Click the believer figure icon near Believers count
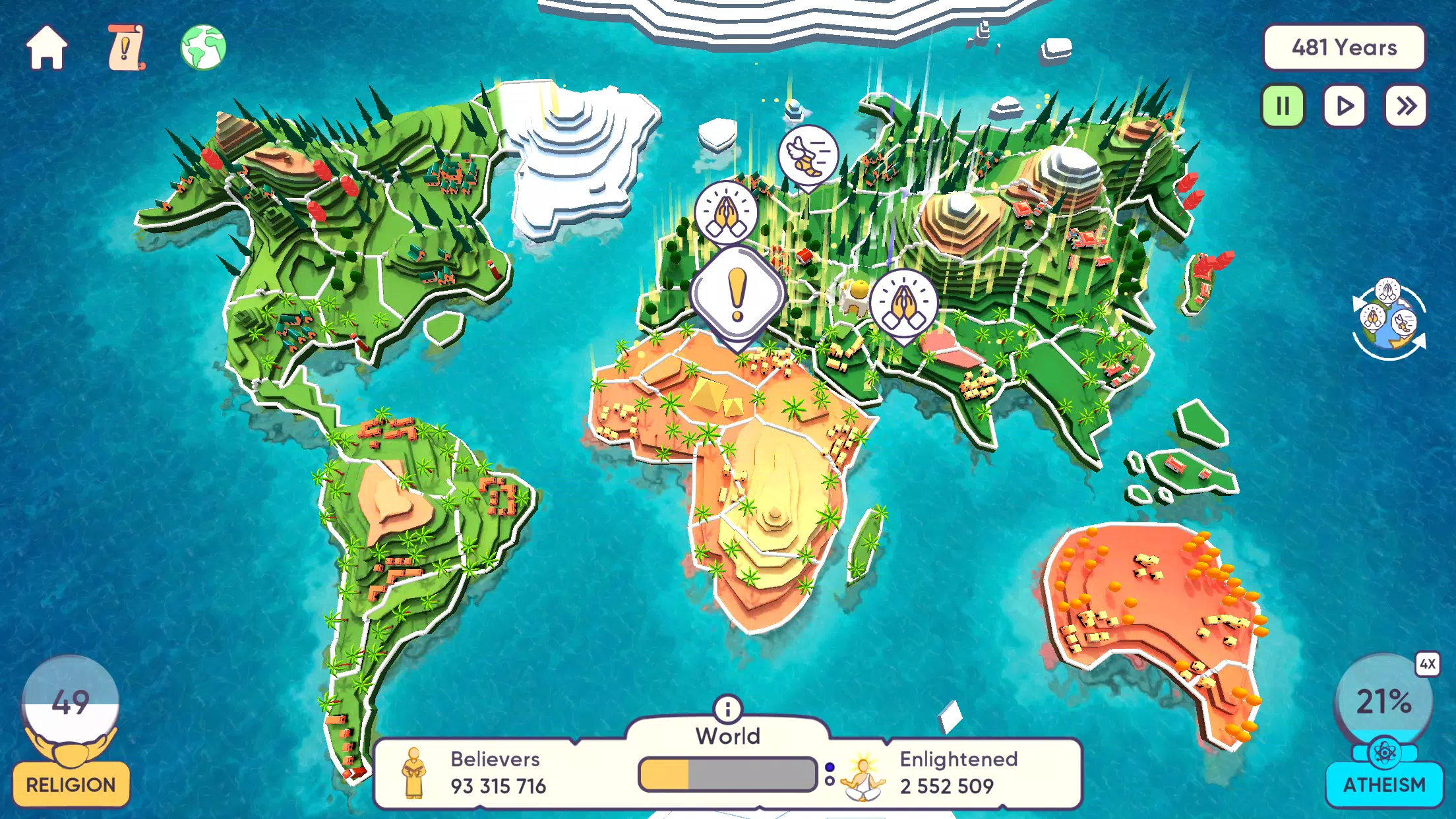The image size is (1456, 819). 415,773
